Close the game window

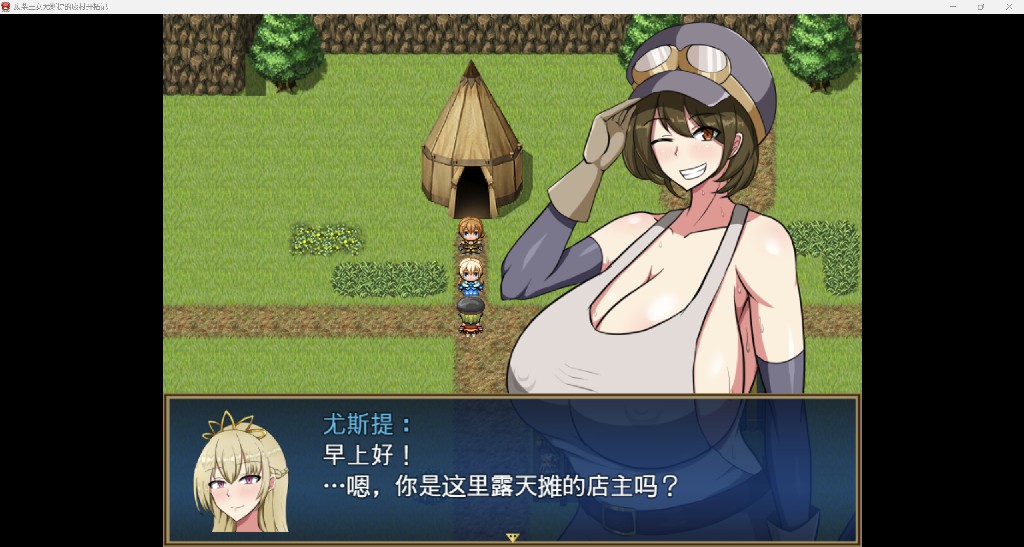(1008, 6)
